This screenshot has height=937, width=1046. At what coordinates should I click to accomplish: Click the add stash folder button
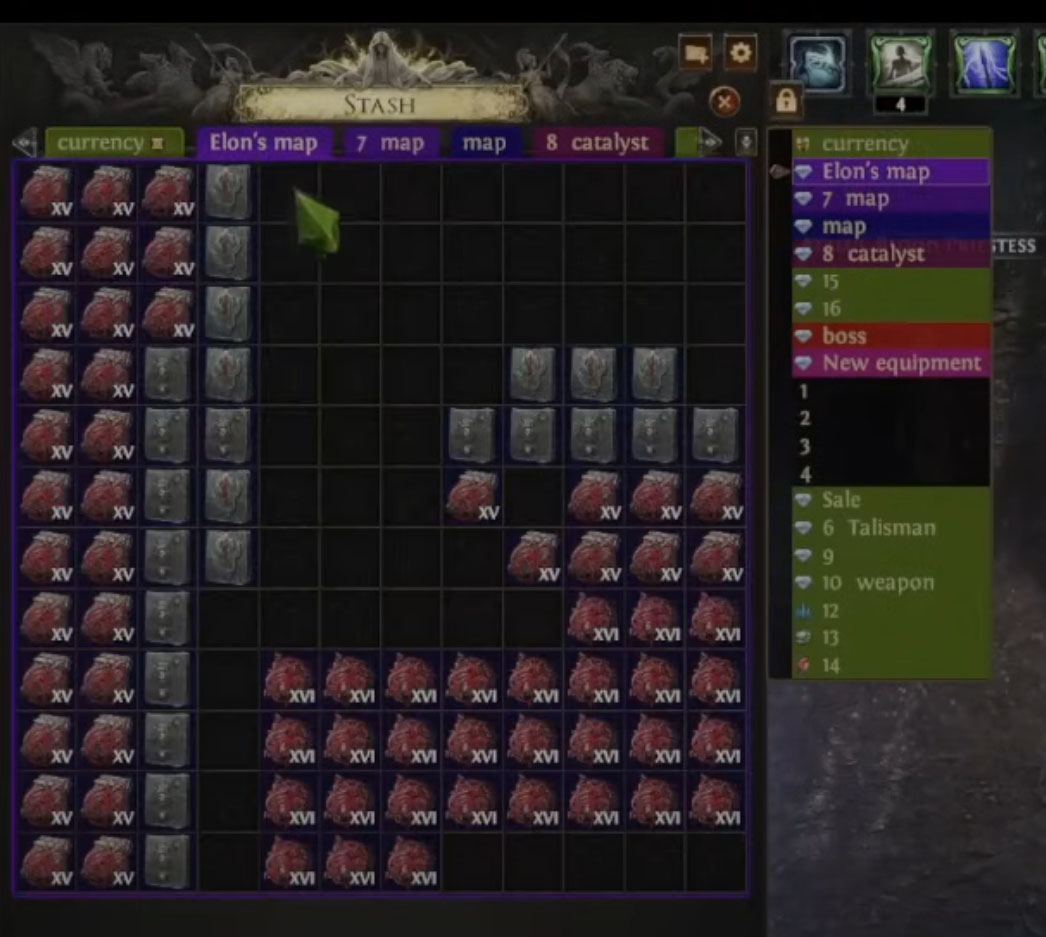(x=695, y=53)
